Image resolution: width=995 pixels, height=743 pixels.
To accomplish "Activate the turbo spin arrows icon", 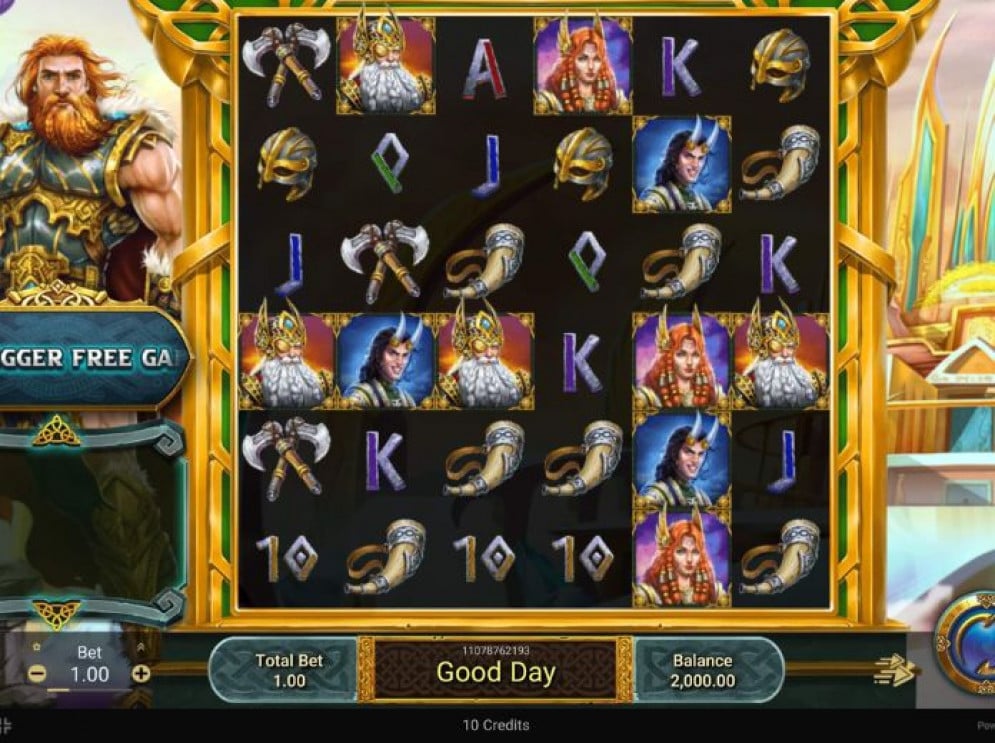I will (x=893, y=671).
